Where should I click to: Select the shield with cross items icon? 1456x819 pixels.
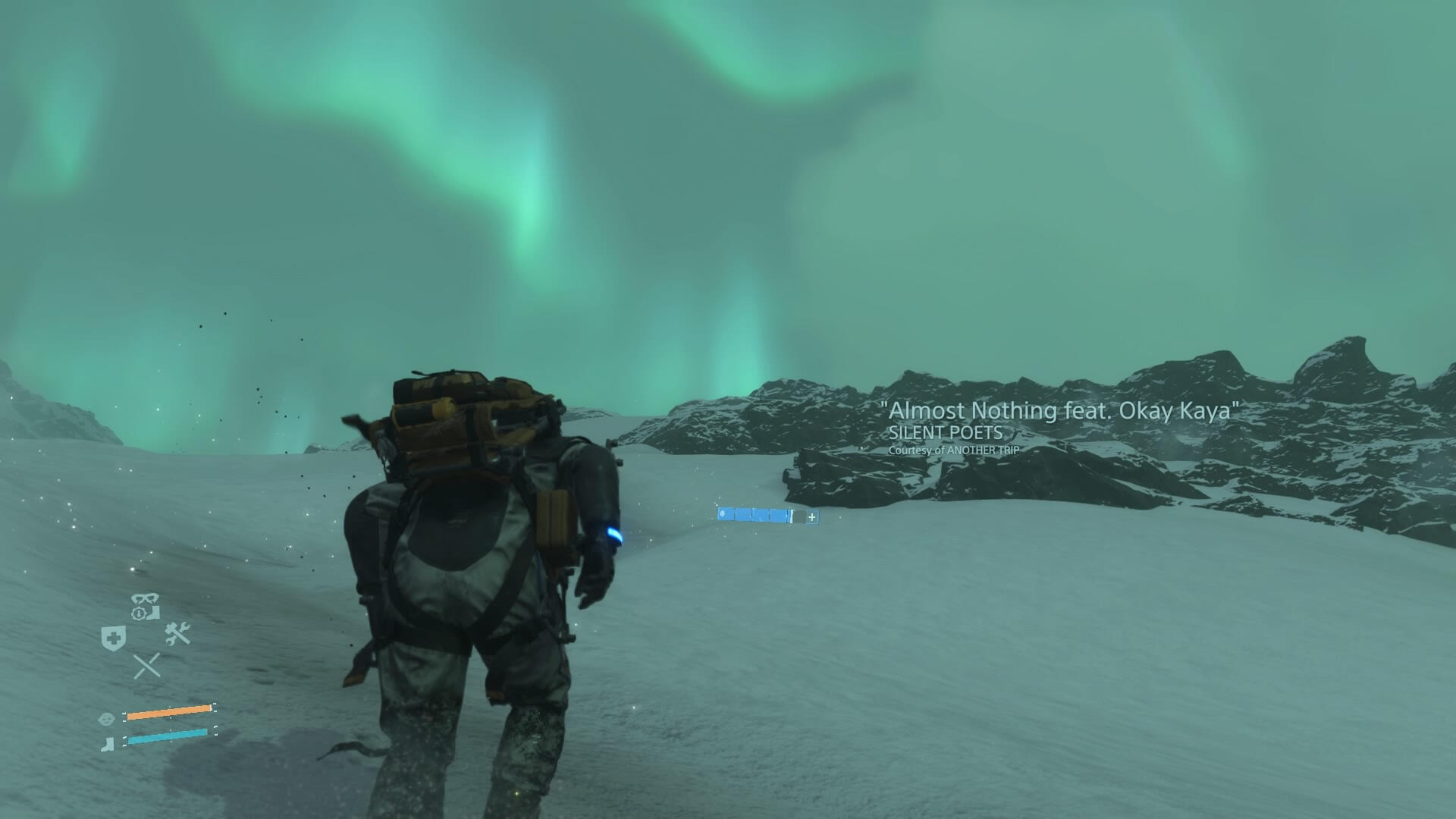tap(114, 638)
